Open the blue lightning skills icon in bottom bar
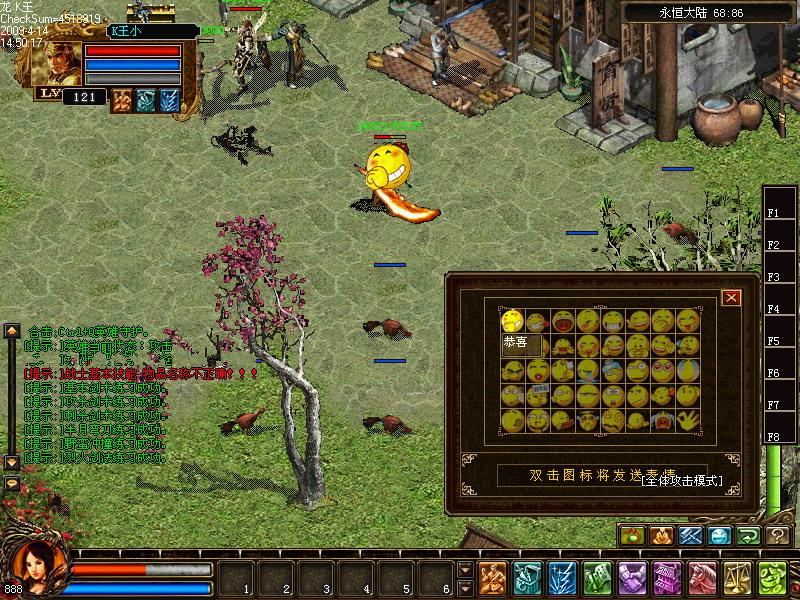Viewport: 800px width, 600px height. pyautogui.click(x=563, y=578)
